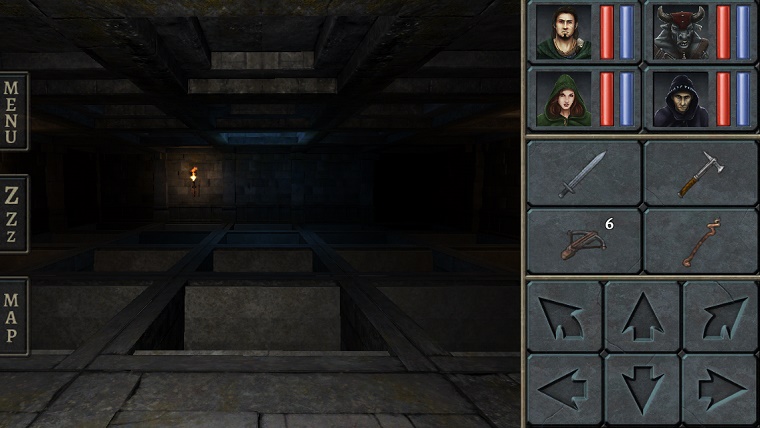Fire the crossbow weapon slot
The height and width of the screenshot is (428, 760).
coord(583,241)
